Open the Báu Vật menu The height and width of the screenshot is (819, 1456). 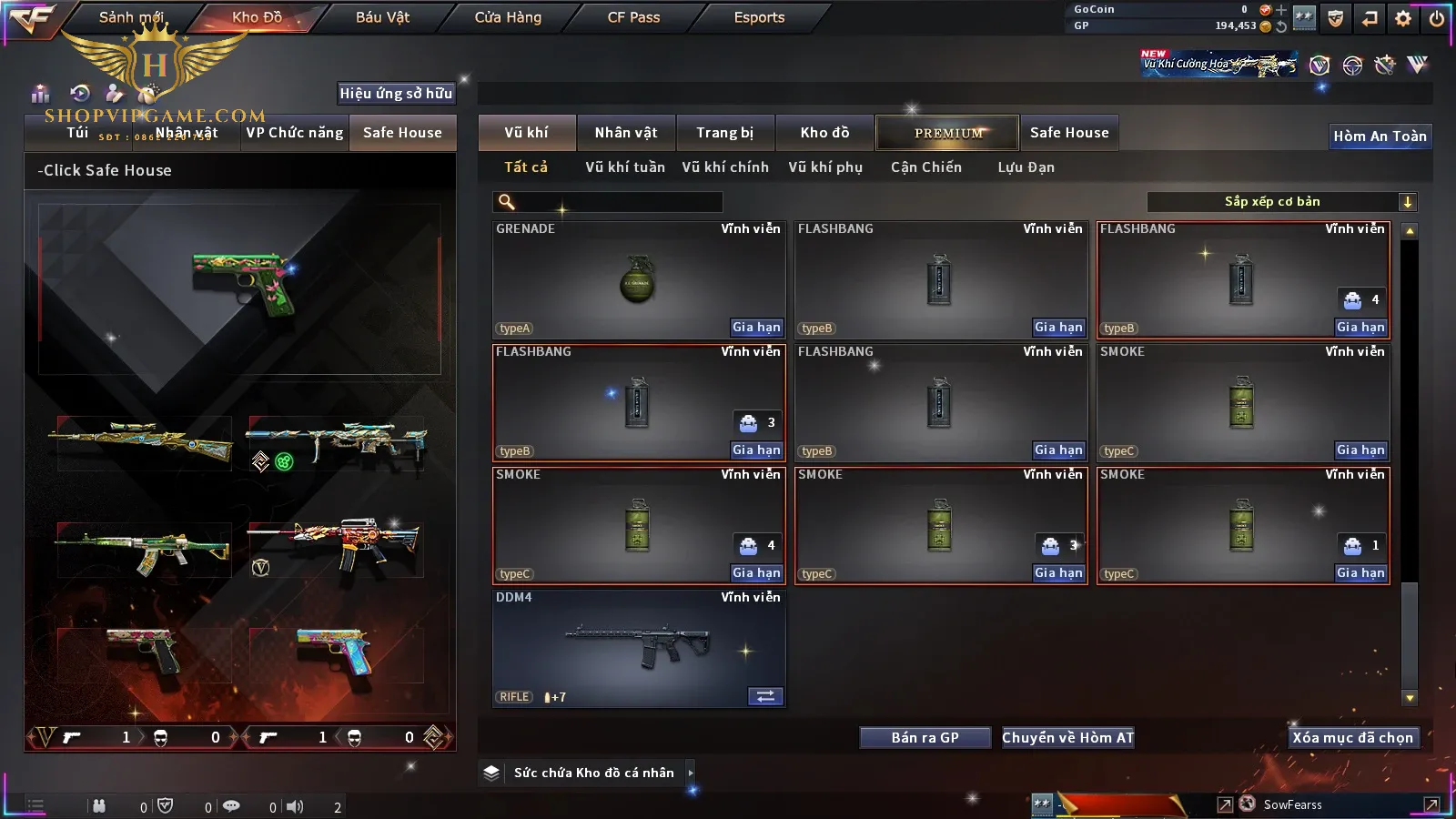coord(382,17)
